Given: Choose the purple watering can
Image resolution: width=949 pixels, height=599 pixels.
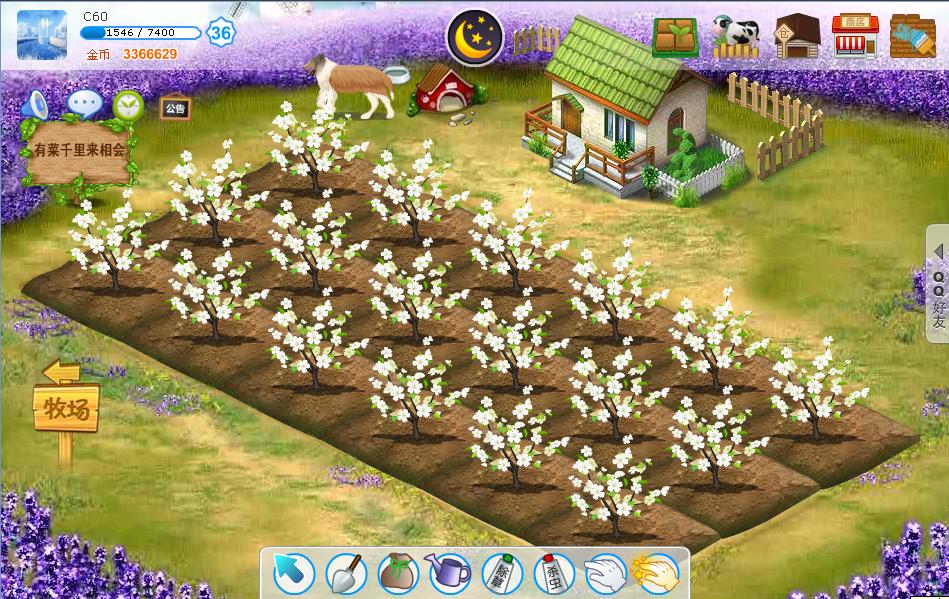Looking at the screenshot, I should 449,573.
